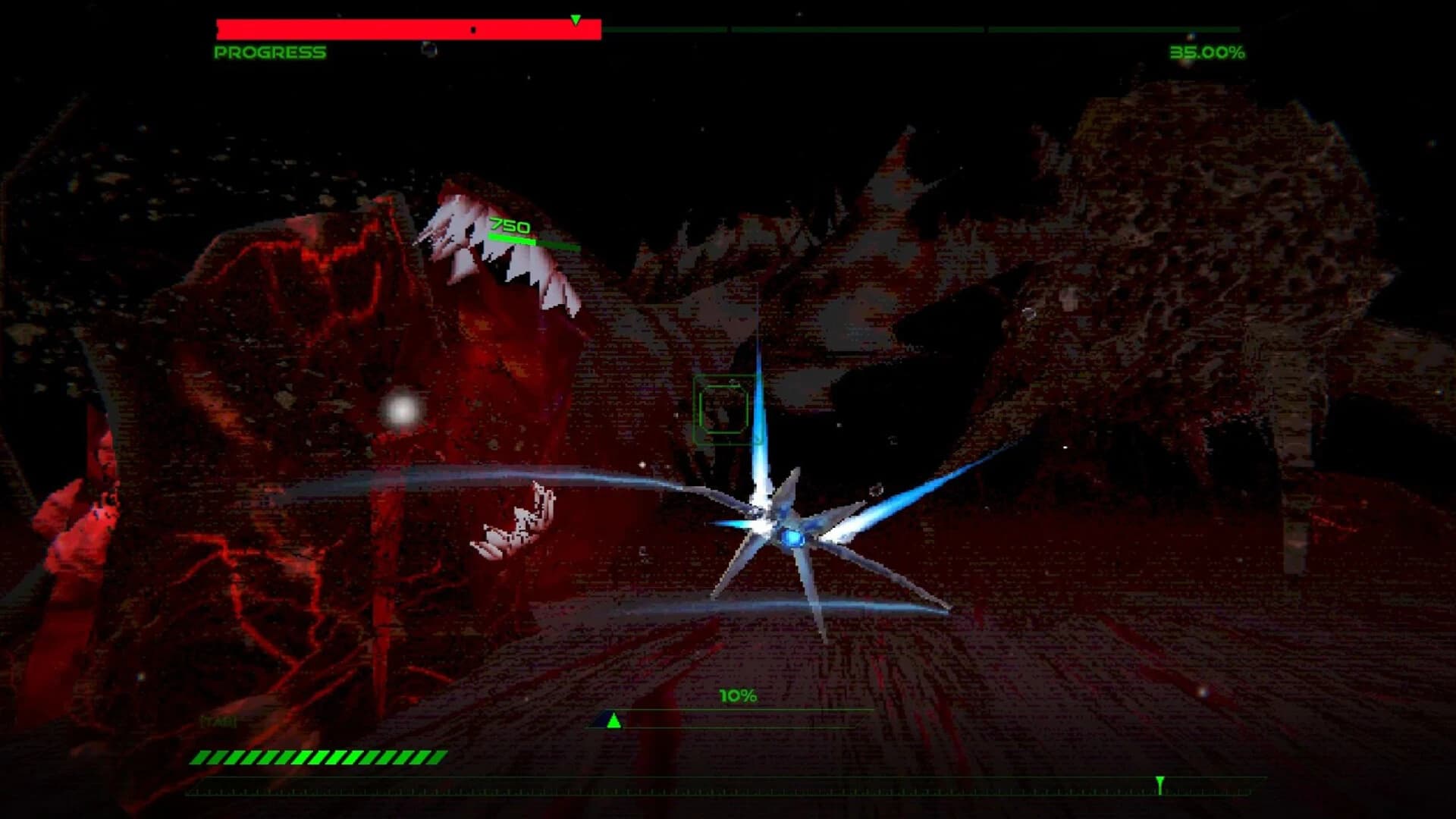Toggle the PROGRESS bar display

pos(408,28)
